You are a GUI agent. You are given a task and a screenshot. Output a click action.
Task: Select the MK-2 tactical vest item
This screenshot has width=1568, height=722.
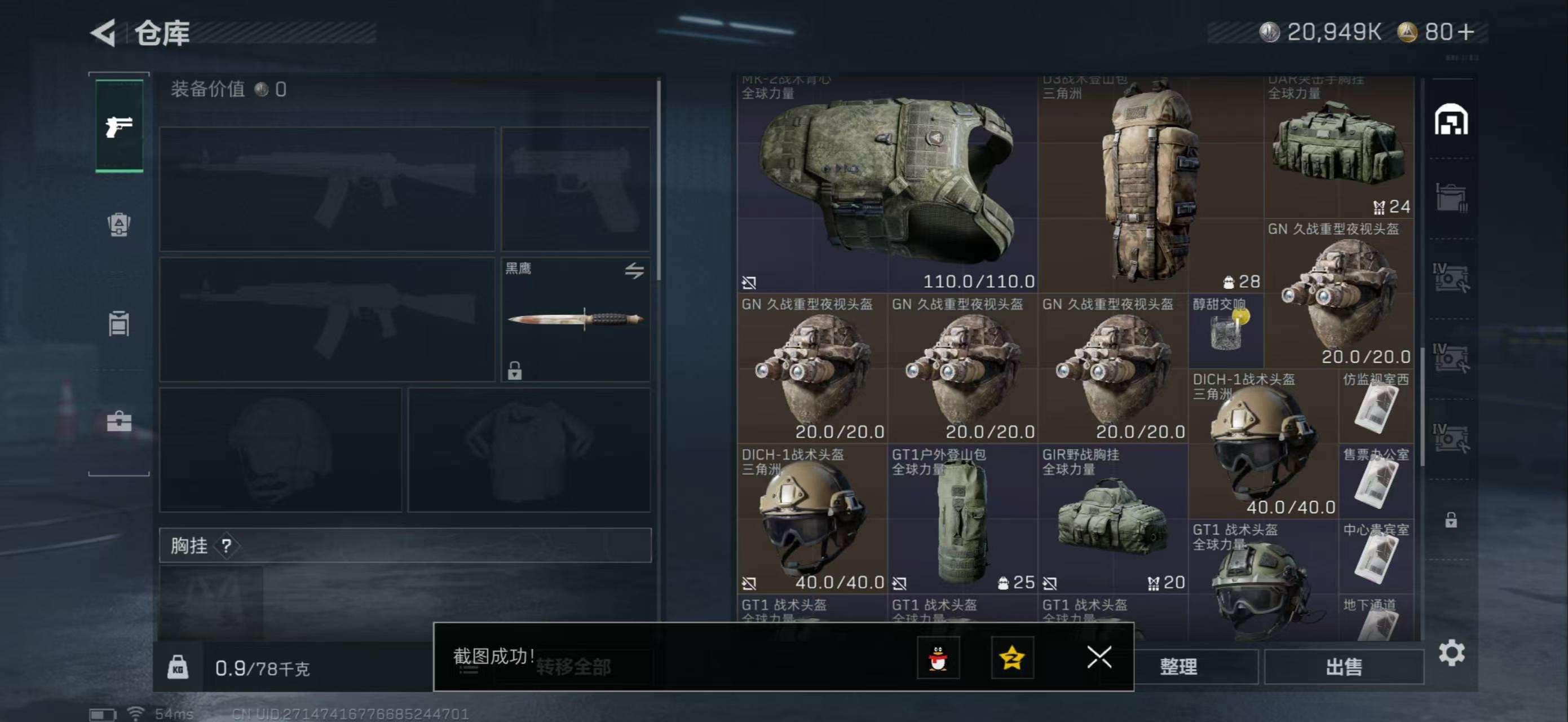point(886,184)
